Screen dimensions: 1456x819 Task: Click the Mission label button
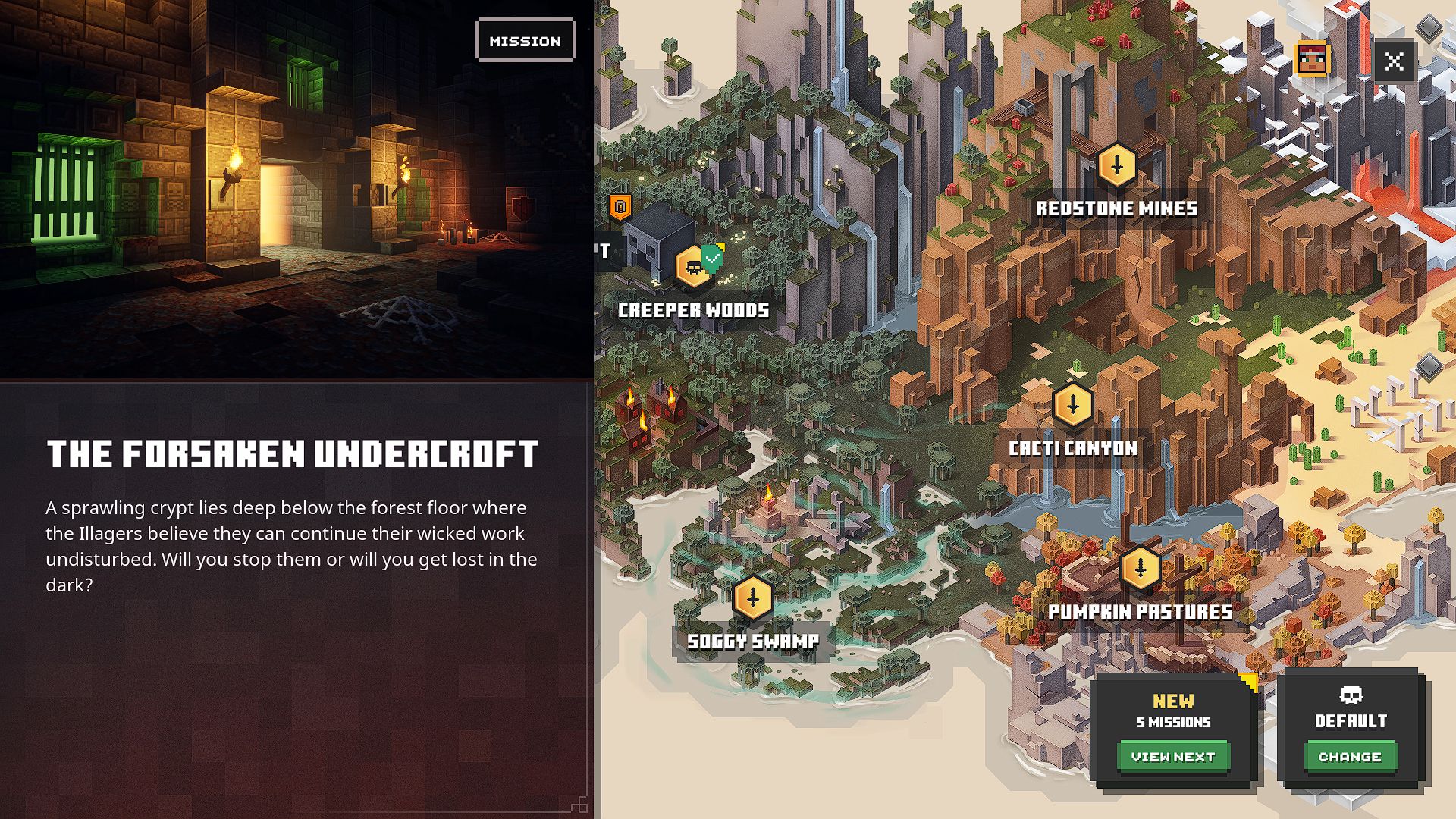(526, 41)
